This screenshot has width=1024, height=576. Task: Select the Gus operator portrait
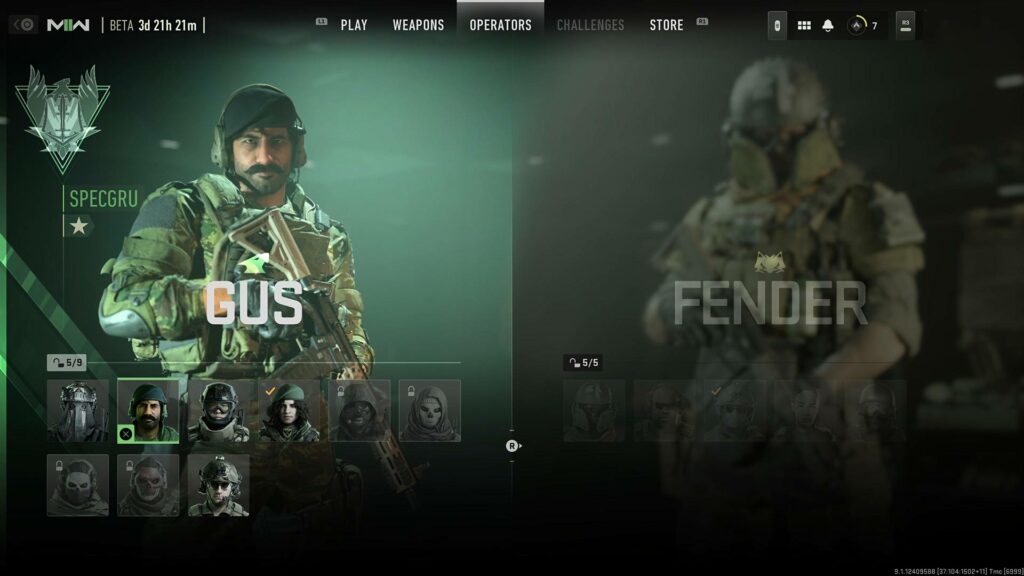pos(148,410)
